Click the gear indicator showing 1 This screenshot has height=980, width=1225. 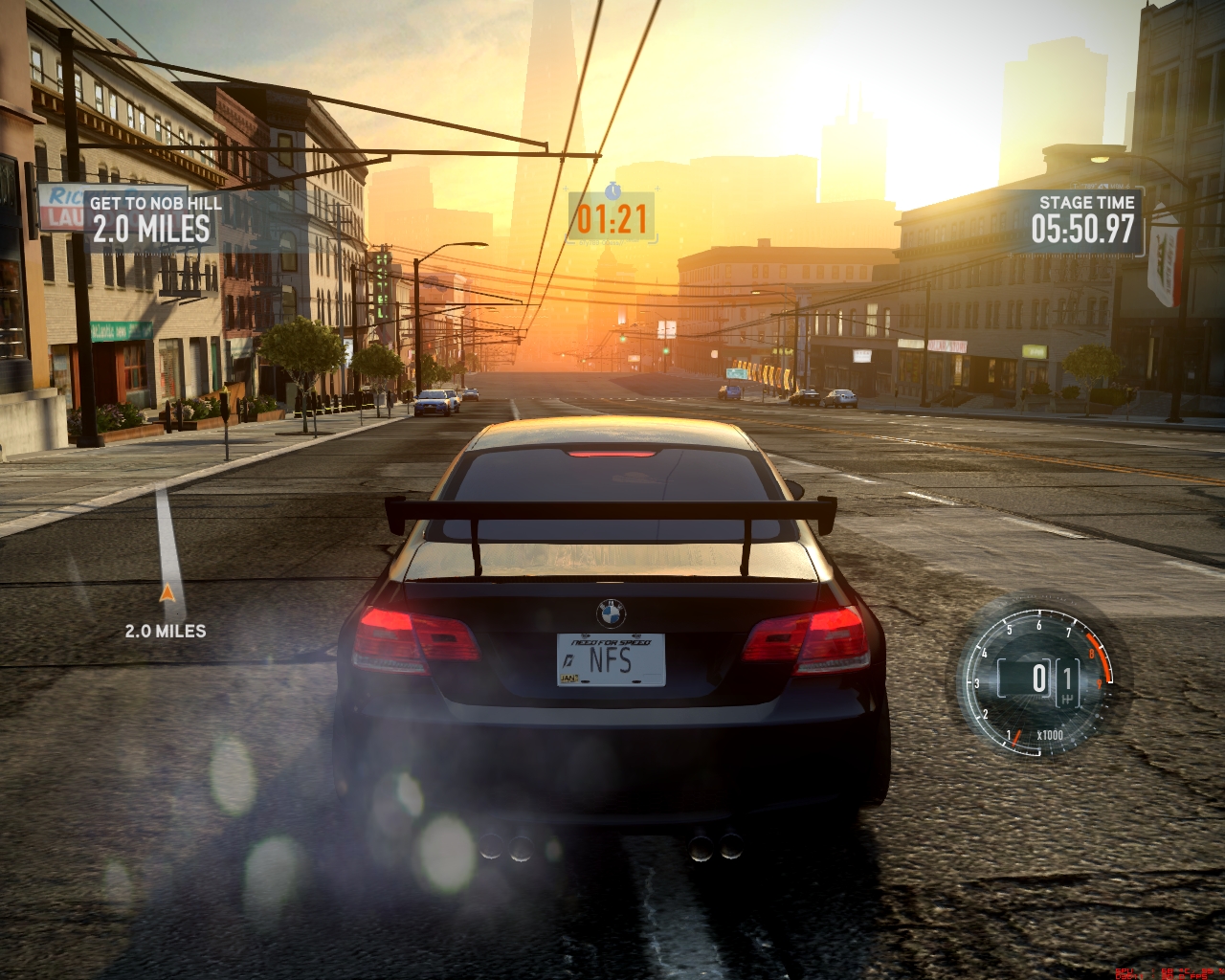(x=1066, y=678)
